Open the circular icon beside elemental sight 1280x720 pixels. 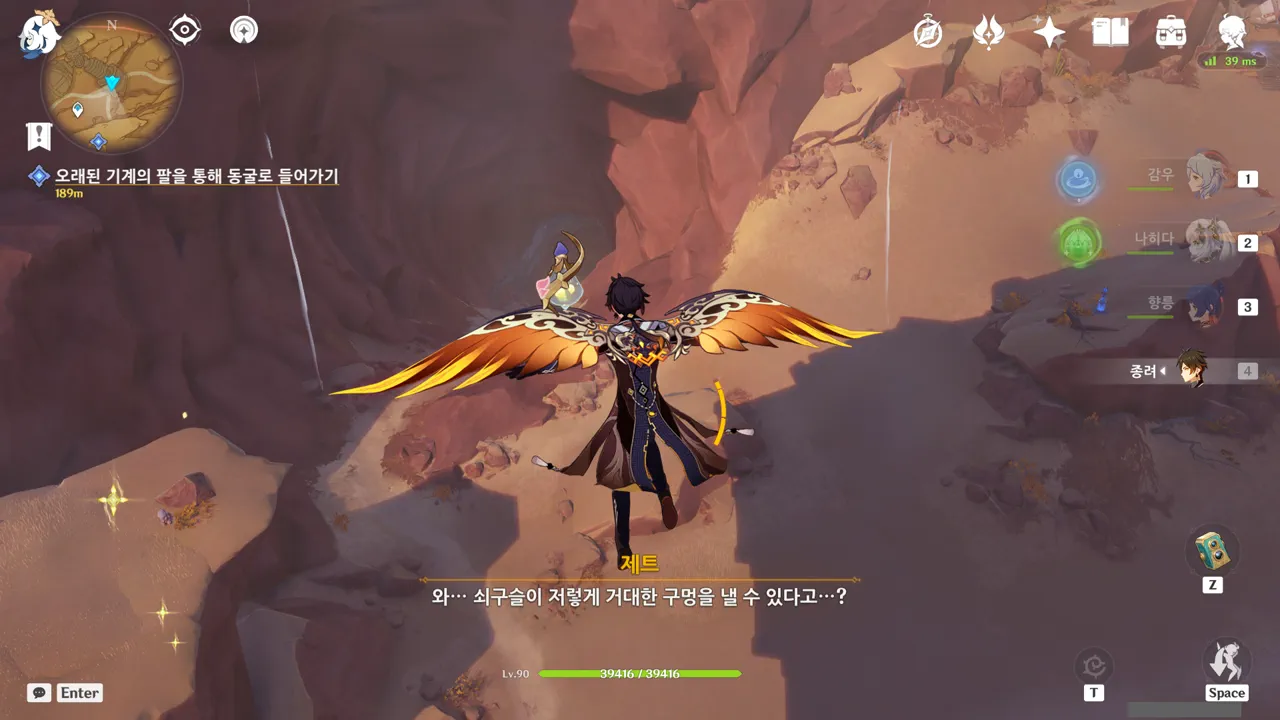pyautogui.click(x=243, y=30)
